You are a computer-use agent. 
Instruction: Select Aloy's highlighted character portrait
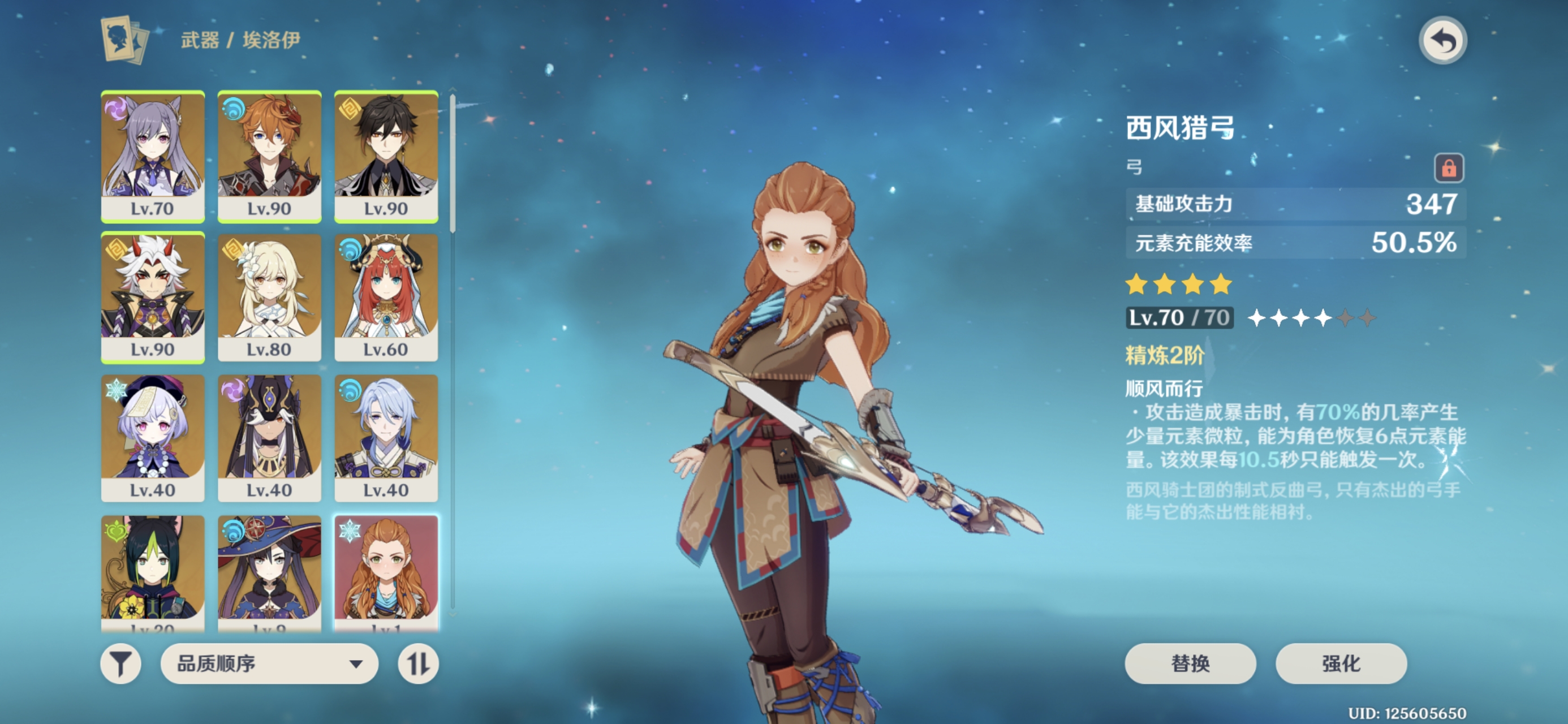tap(386, 571)
